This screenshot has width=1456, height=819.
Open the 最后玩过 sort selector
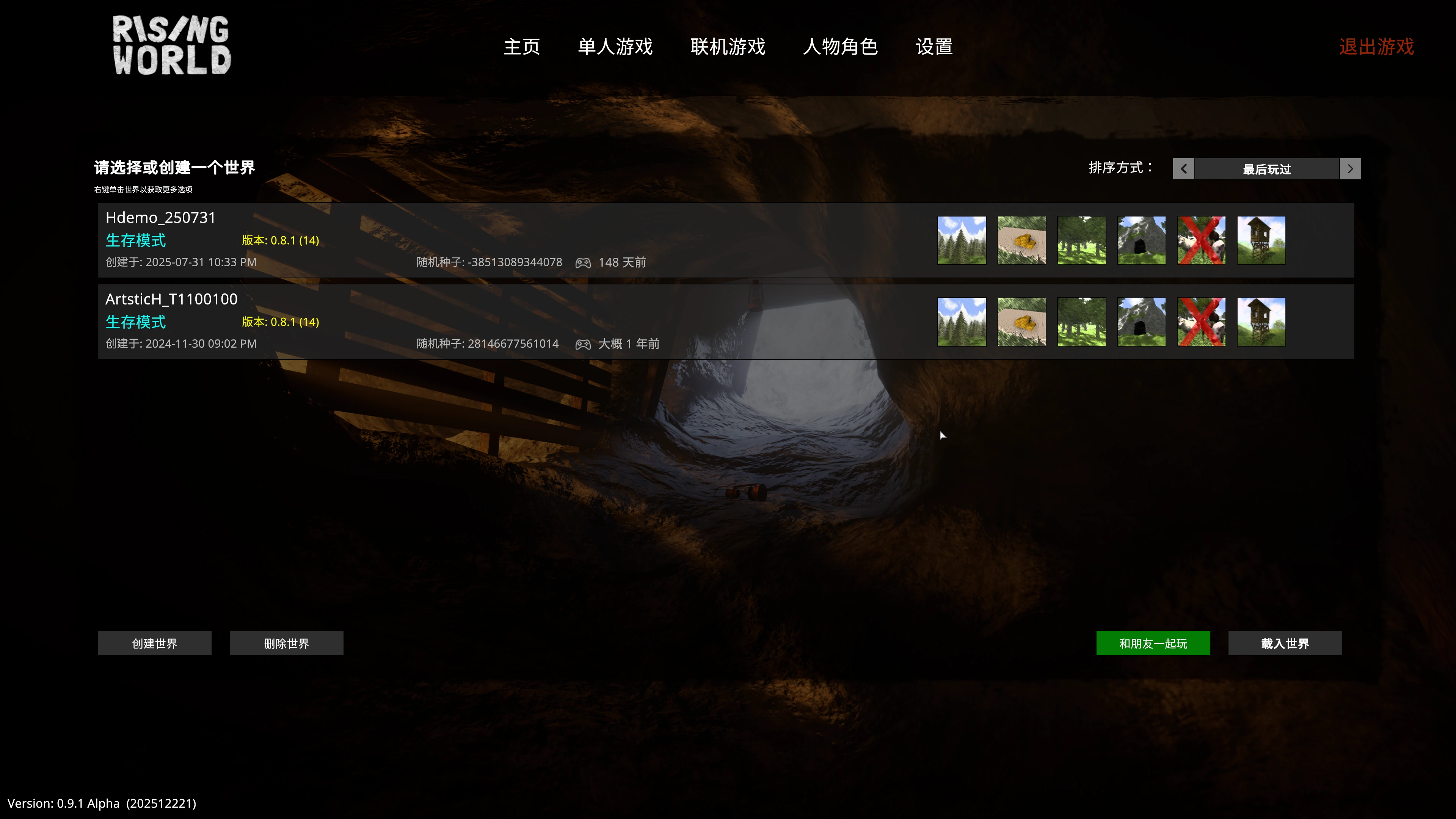(x=1266, y=168)
